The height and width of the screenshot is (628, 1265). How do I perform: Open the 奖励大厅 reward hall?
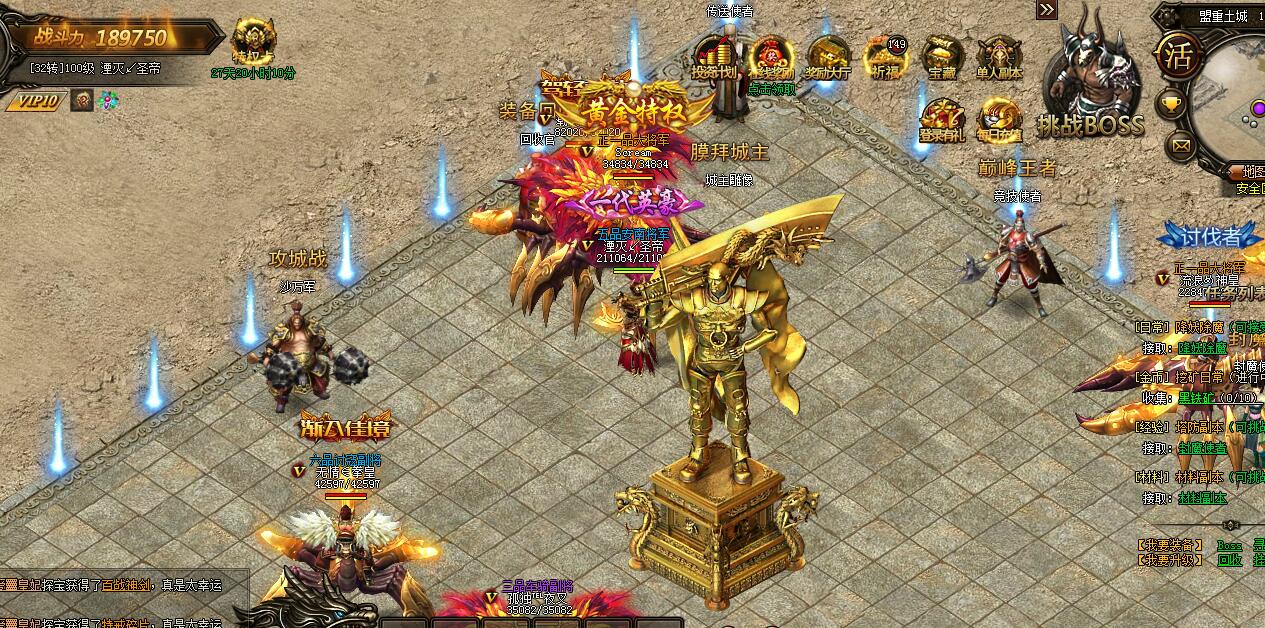point(828,56)
